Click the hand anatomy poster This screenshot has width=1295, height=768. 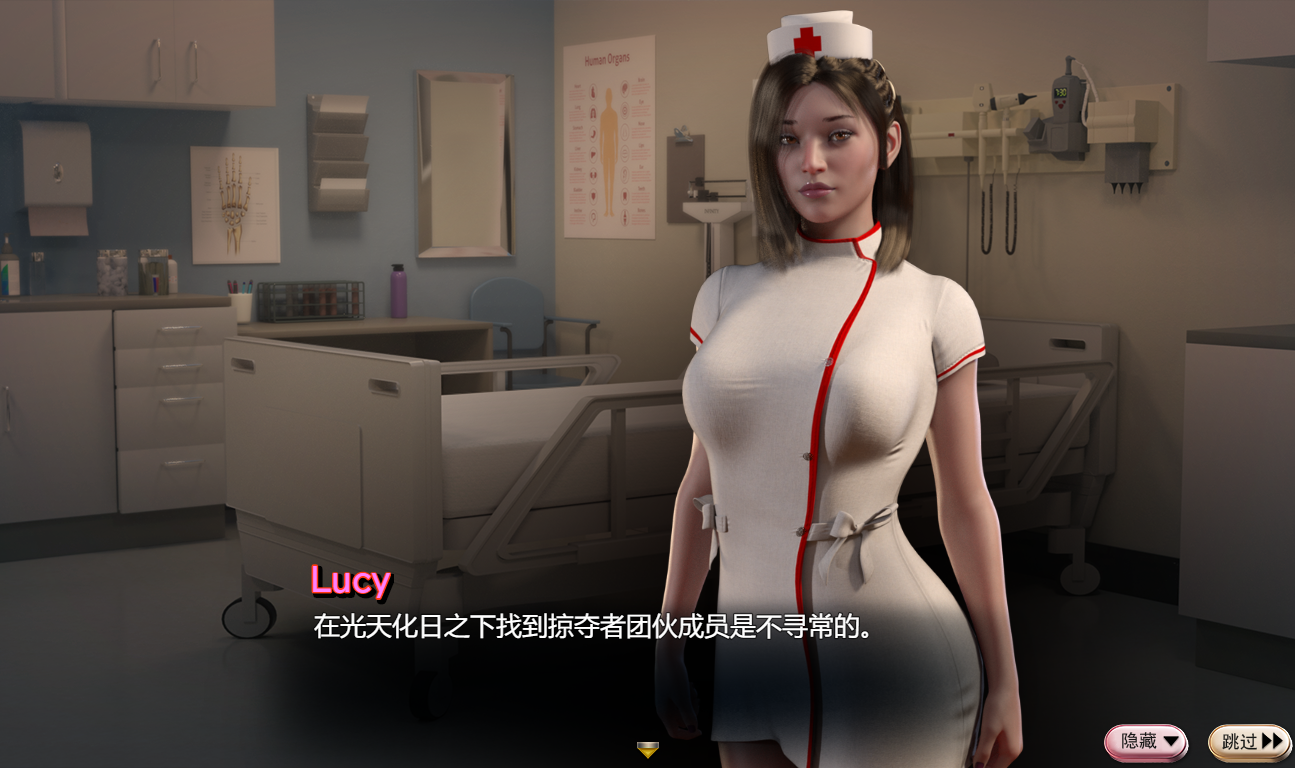pyautogui.click(x=233, y=205)
